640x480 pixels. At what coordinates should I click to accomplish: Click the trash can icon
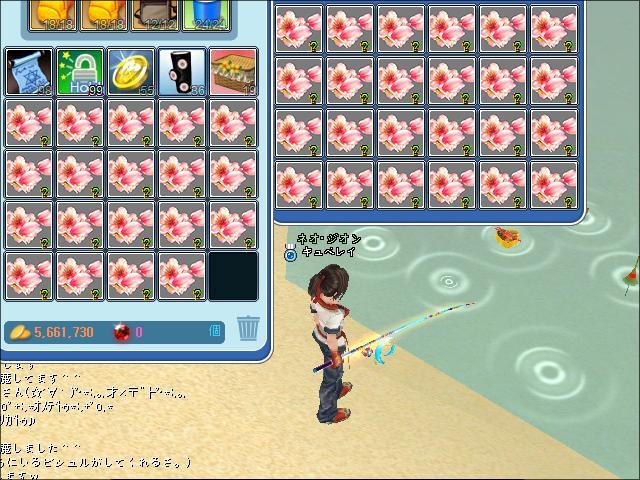pos(247,329)
